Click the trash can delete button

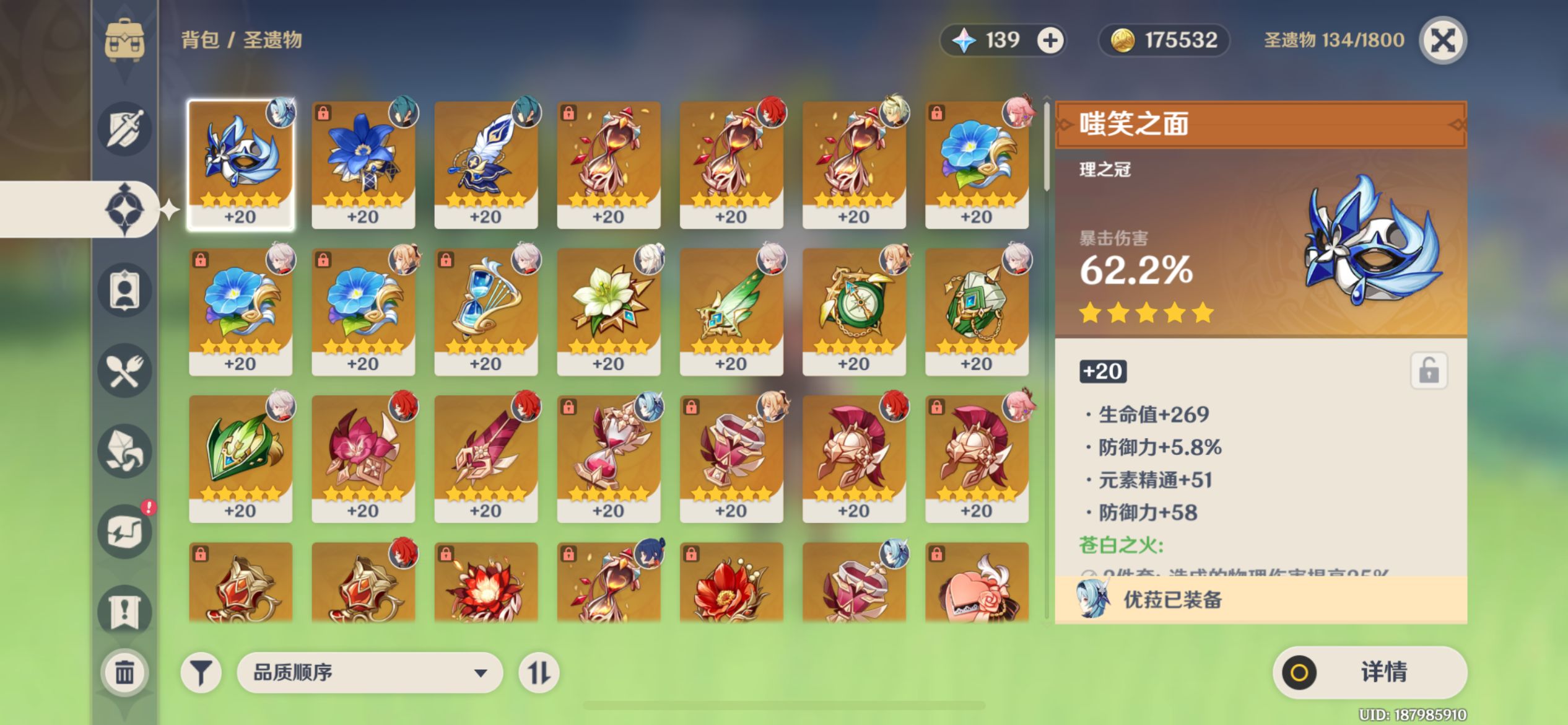(124, 672)
